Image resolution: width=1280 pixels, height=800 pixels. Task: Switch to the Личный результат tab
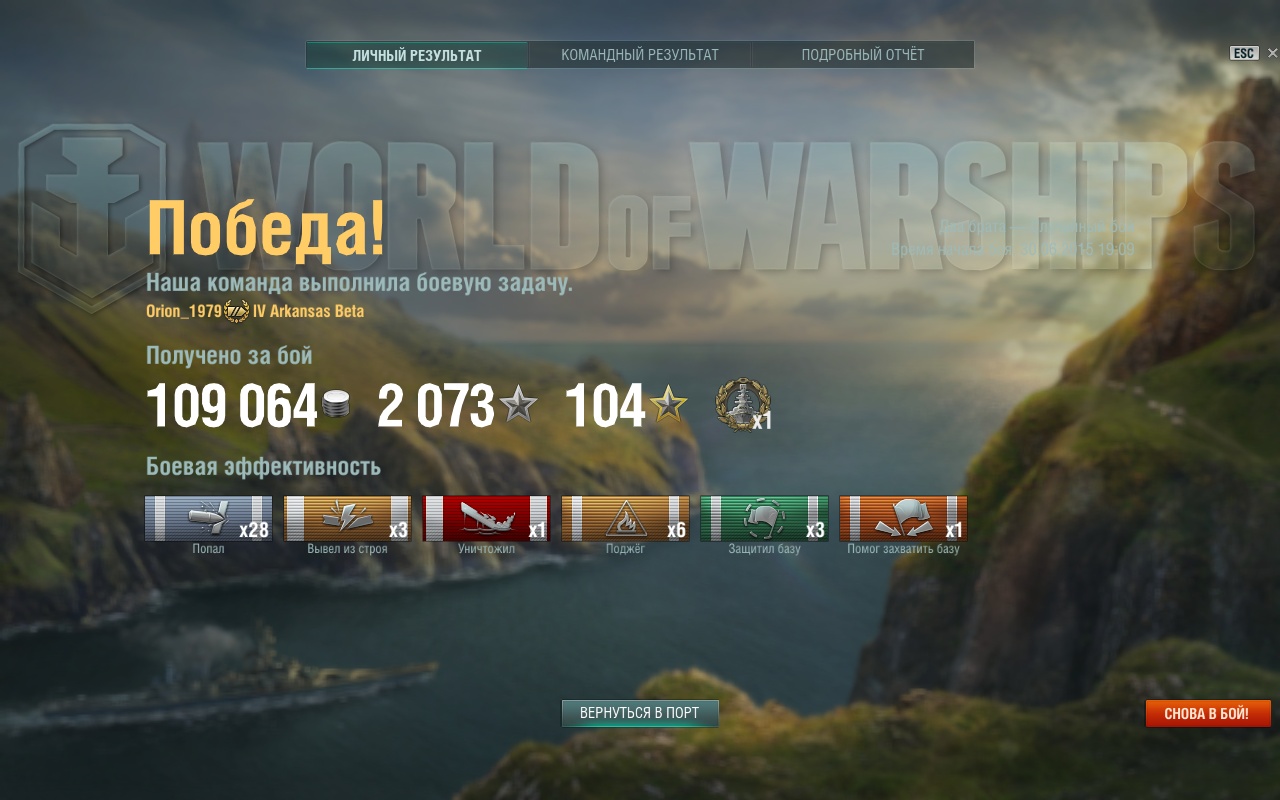coord(416,55)
